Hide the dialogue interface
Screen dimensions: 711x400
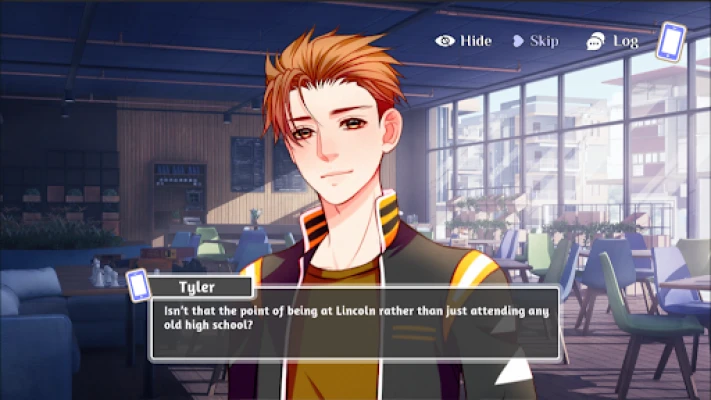click(463, 41)
